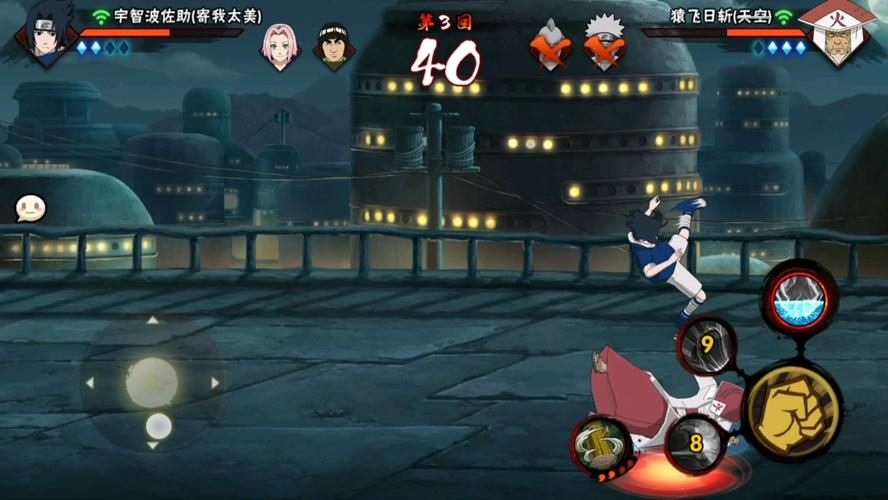The width and height of the screenshot is (888, 500).
Task: Tap the joystick's up arrow
Action: [152, 321]
